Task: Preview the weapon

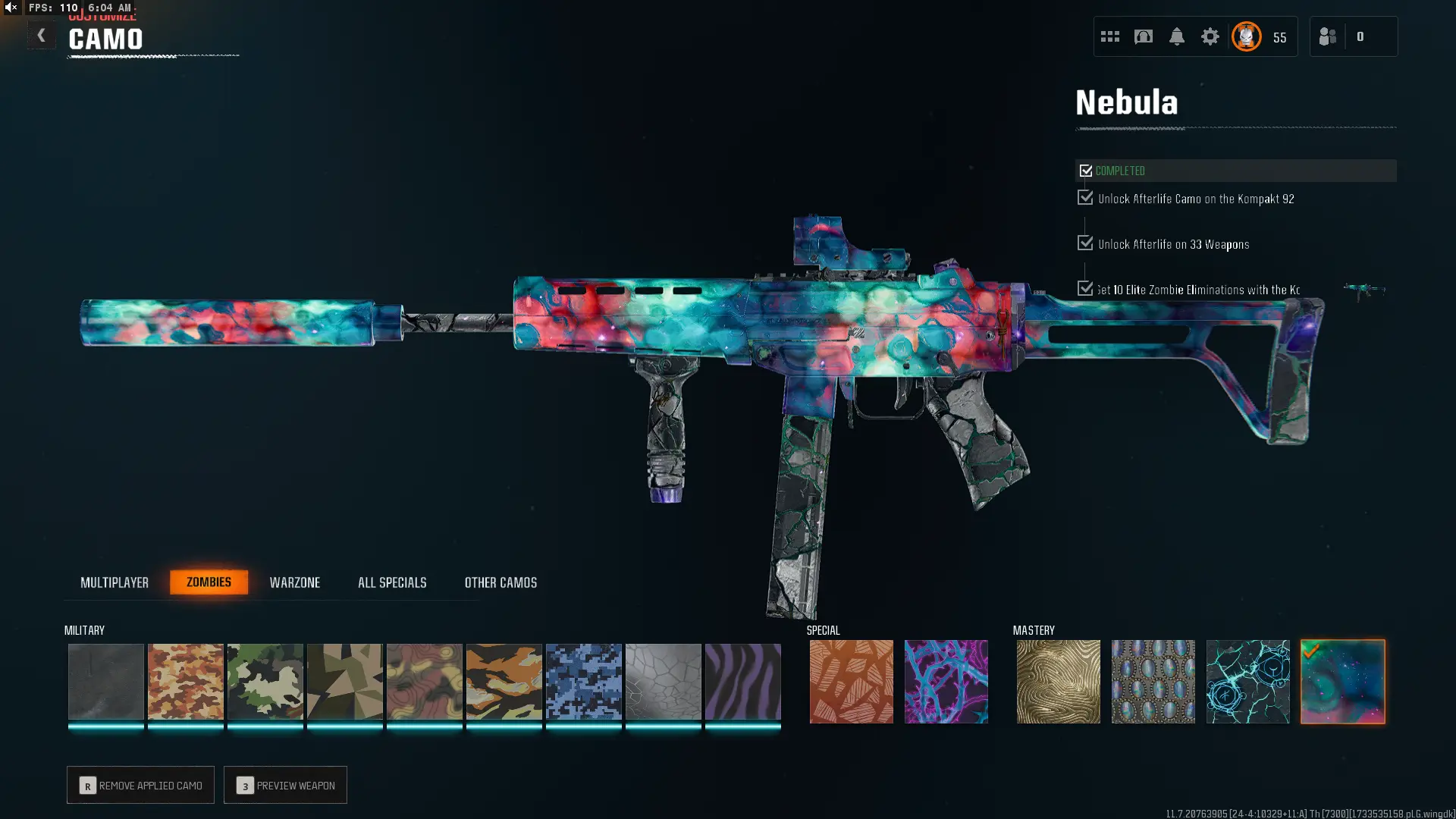Action: pyautogui.click(x=285, y=785)
